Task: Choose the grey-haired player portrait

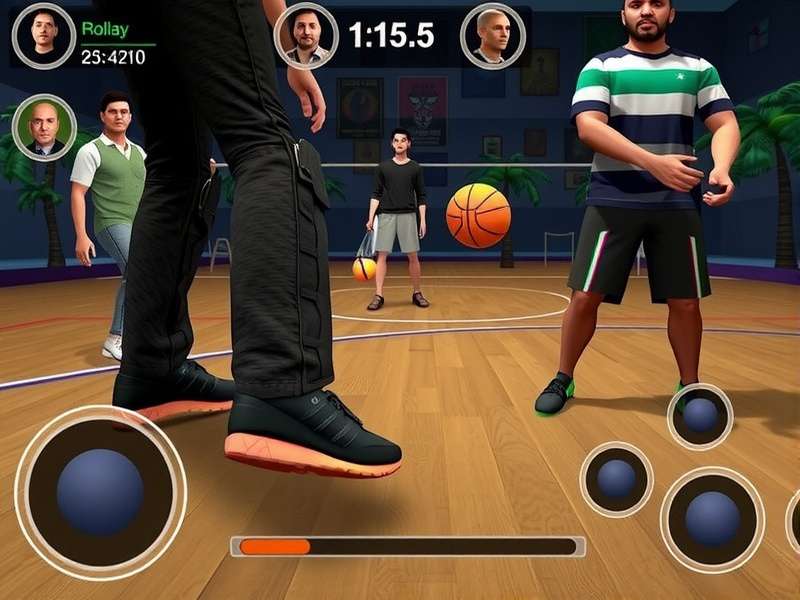Action: (492, 36)
